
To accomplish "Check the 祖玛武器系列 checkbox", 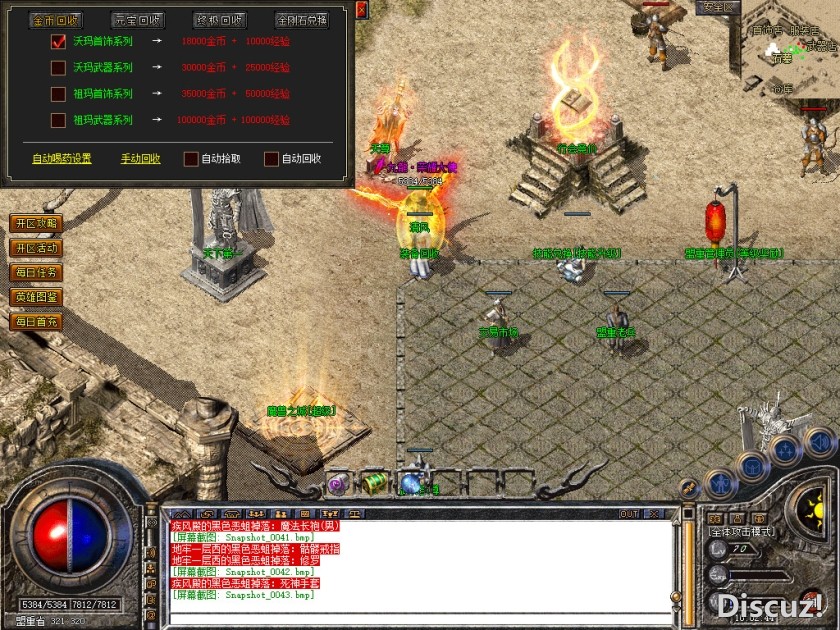I will [x=58, y=120].
